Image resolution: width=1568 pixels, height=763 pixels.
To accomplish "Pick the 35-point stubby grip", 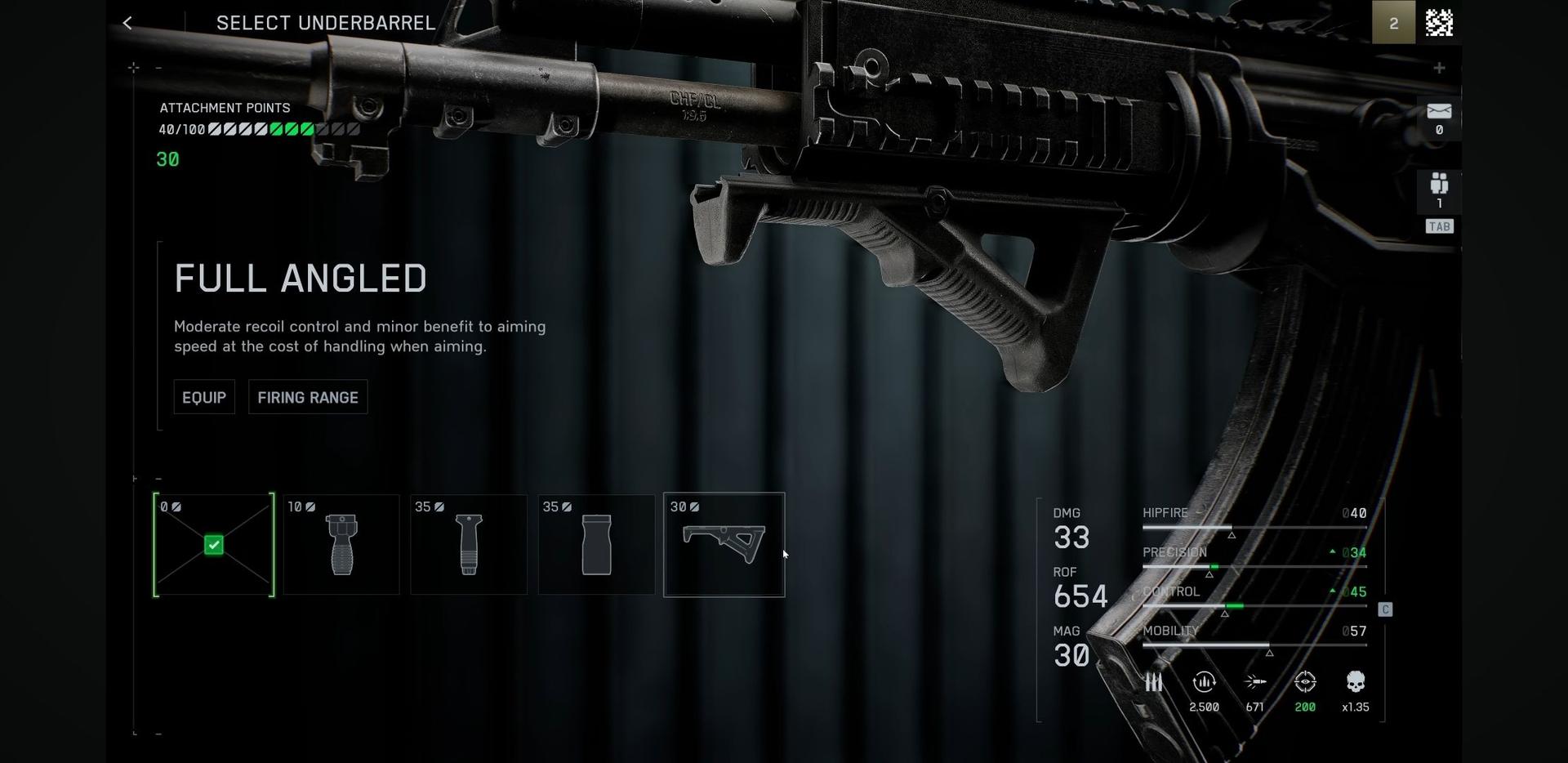I will point(596,545).
